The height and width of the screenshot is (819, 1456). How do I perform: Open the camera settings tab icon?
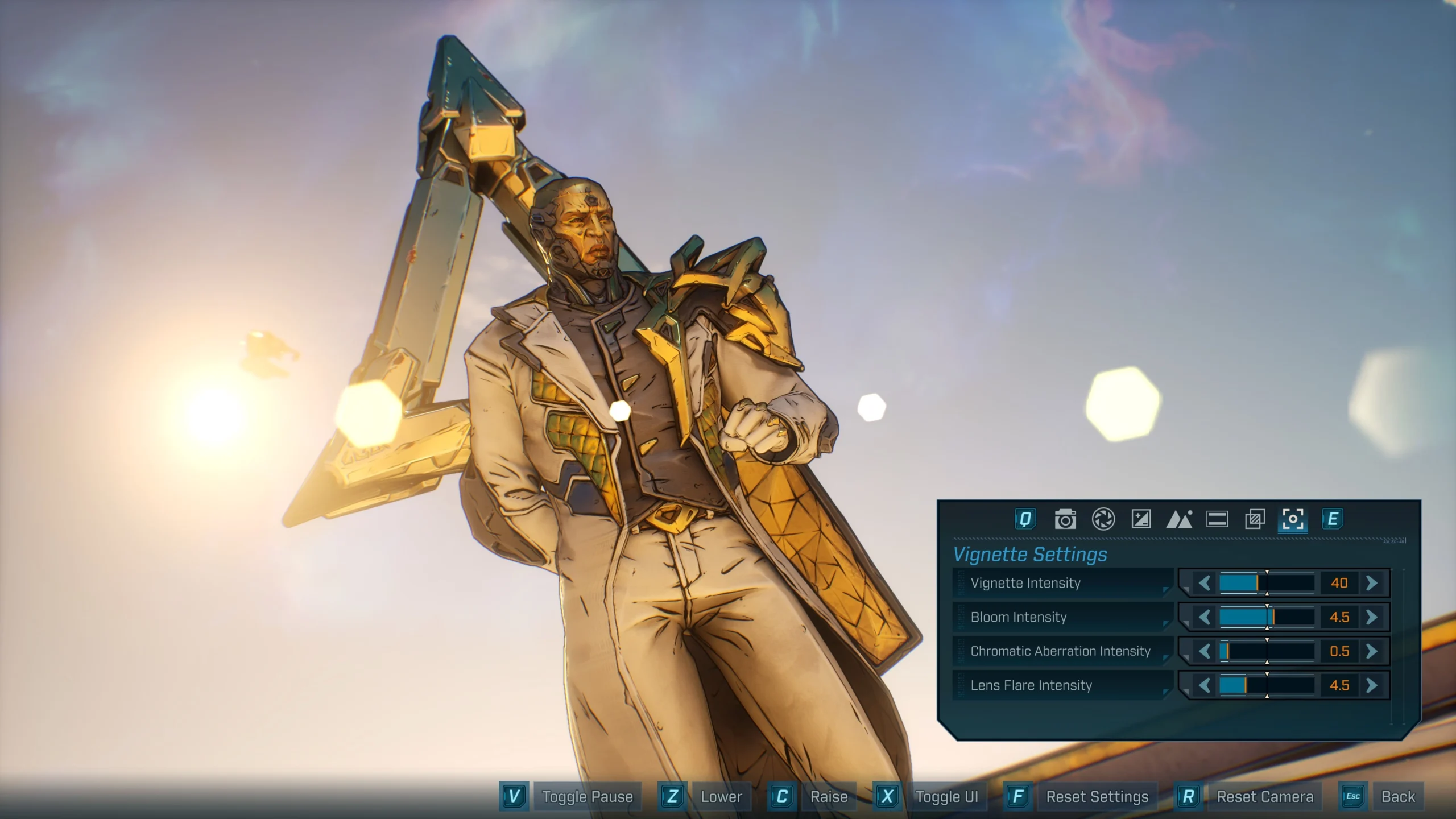click(x=1065, y=519)
